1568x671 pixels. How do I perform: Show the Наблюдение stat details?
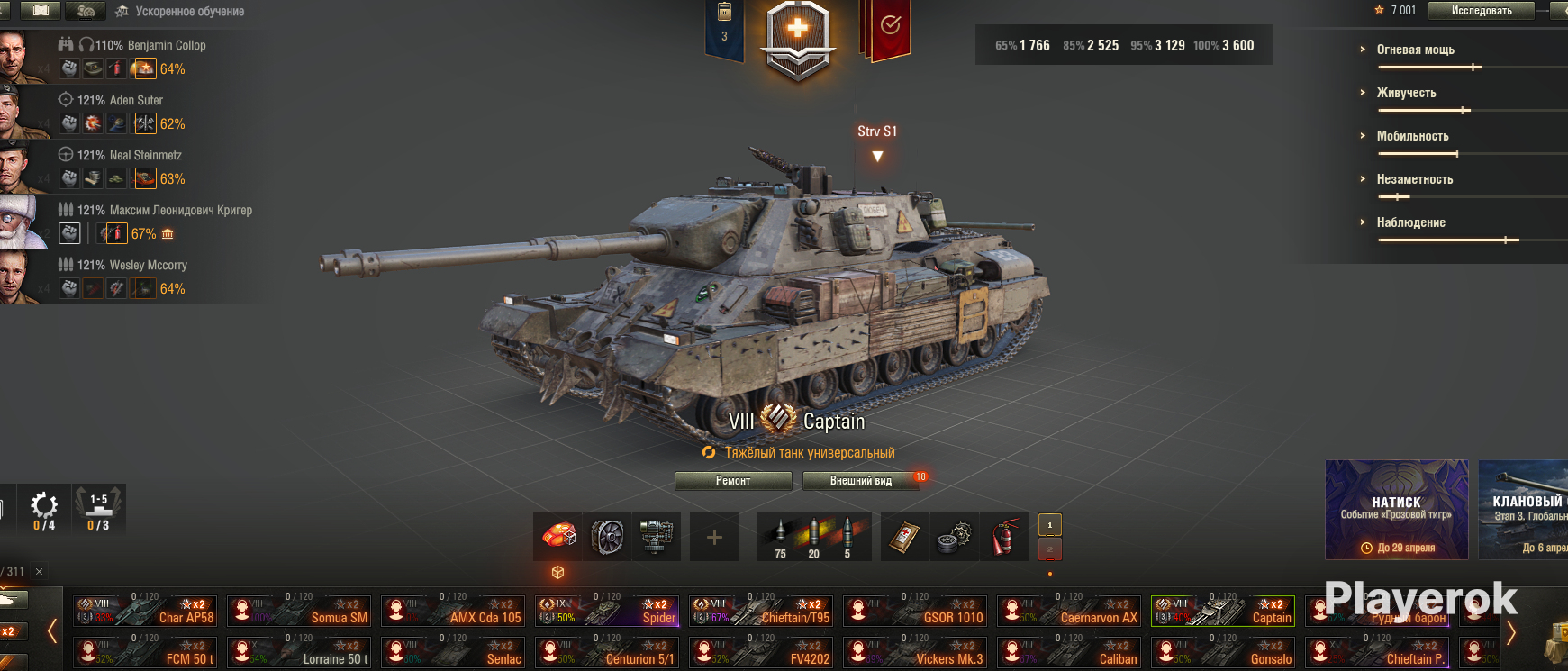1410,222
